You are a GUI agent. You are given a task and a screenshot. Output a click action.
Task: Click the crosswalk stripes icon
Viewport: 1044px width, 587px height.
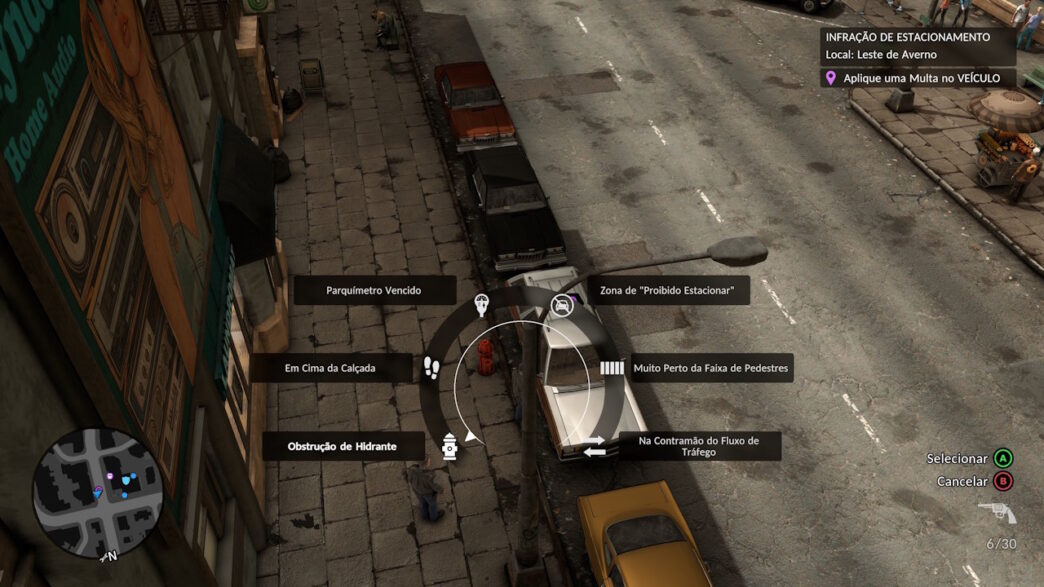click(611, 368)
